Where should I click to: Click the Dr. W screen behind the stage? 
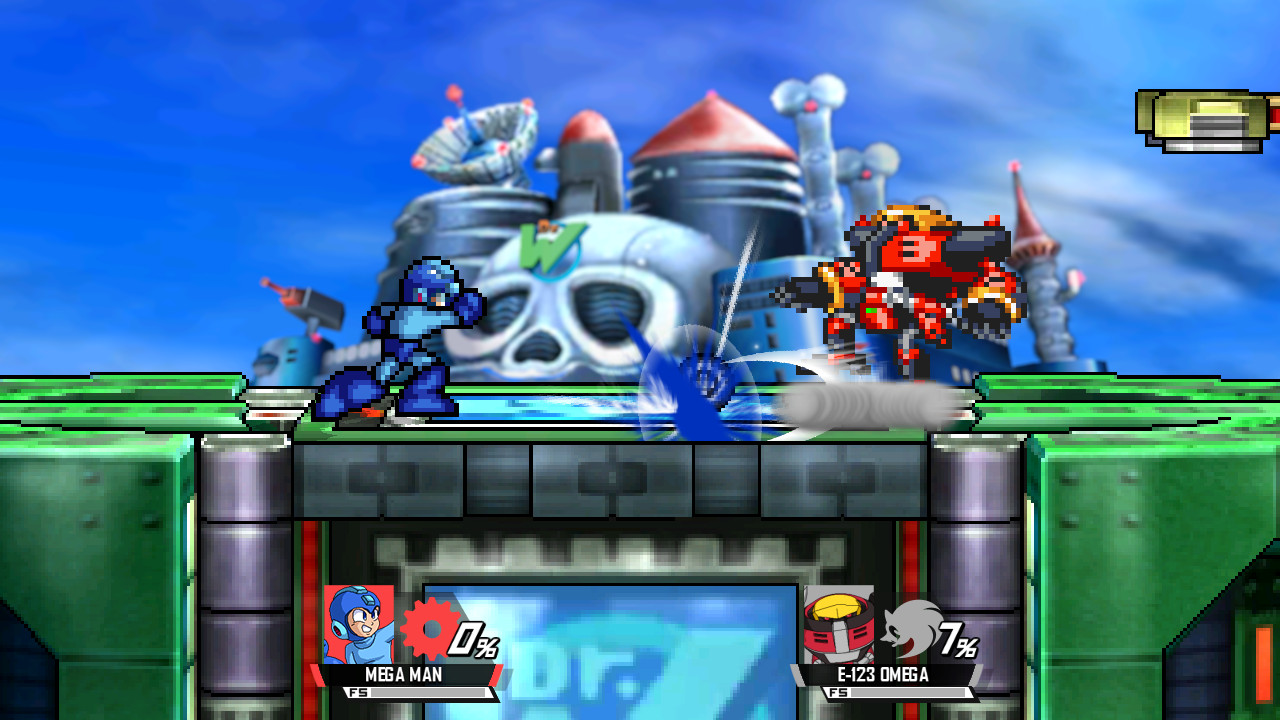[x=640, y=630]
